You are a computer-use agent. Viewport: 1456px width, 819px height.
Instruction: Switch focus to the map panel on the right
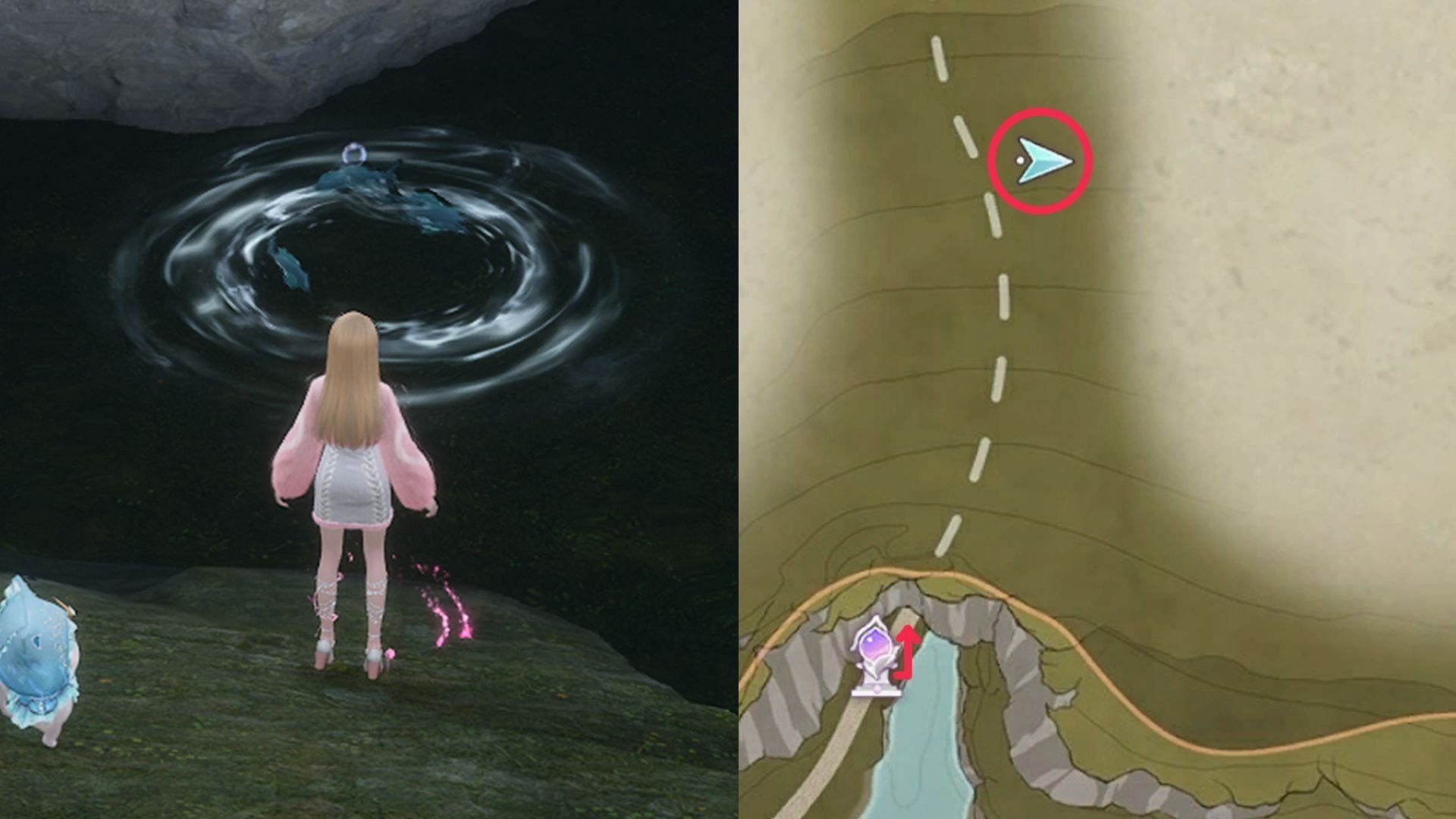(1092, 409)
